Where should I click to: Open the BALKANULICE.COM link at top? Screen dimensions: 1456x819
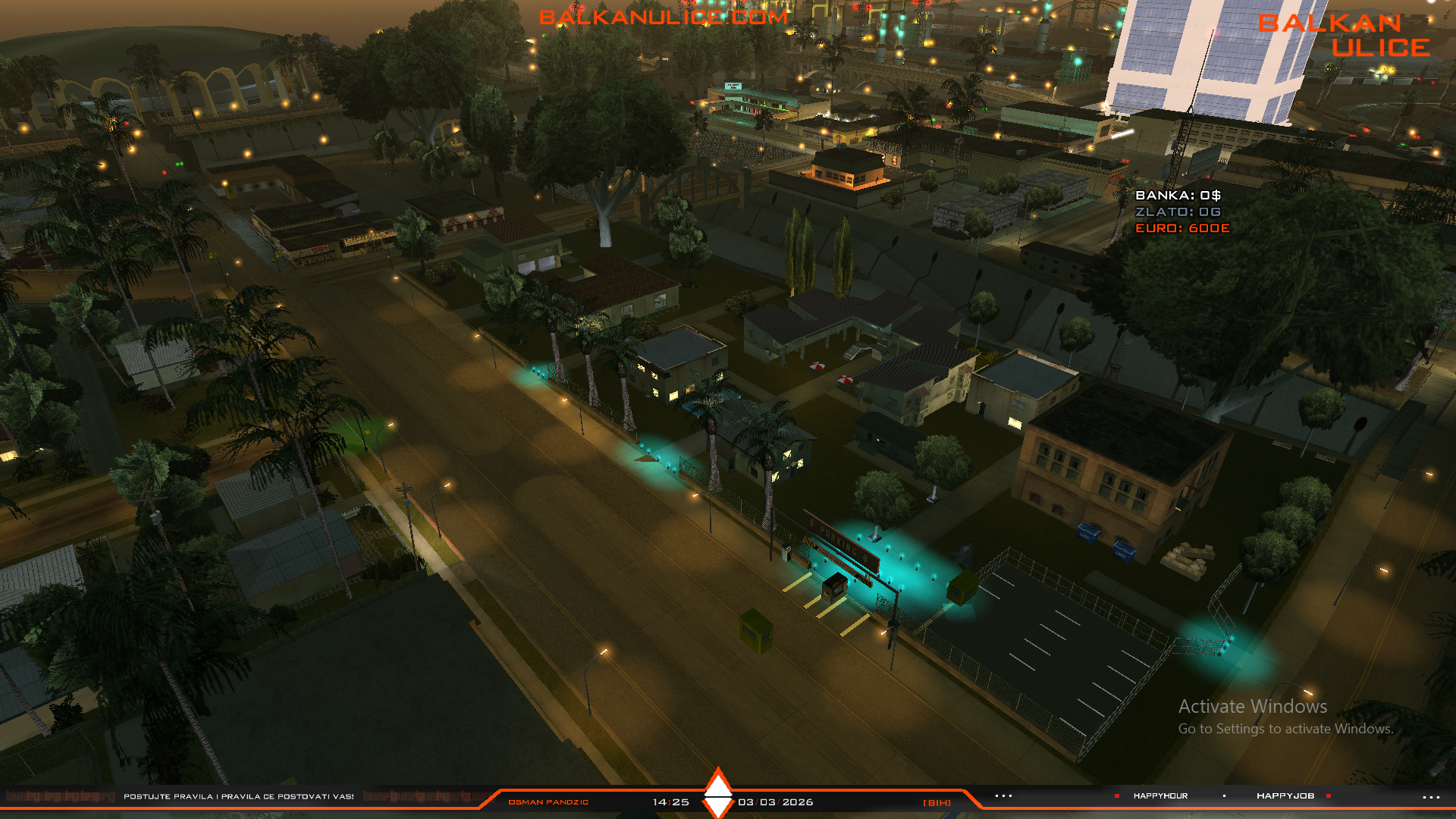[x=664, y=17]
